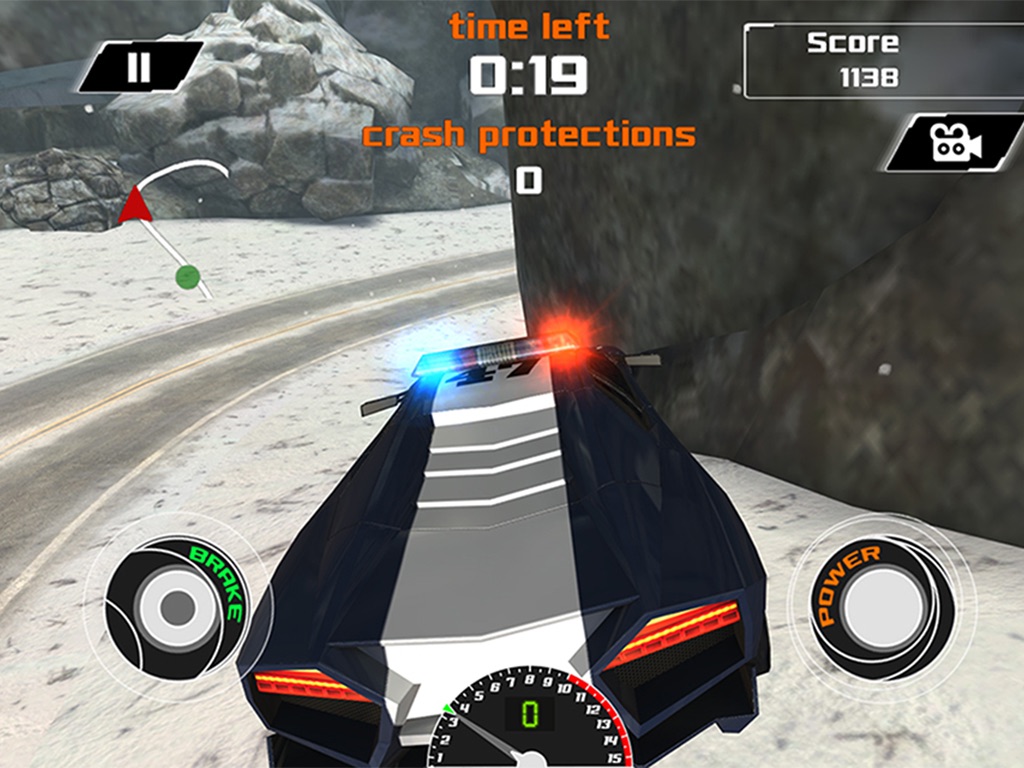
Task: Switch camera view with the camera icon
Action: (x=955, y=144)
